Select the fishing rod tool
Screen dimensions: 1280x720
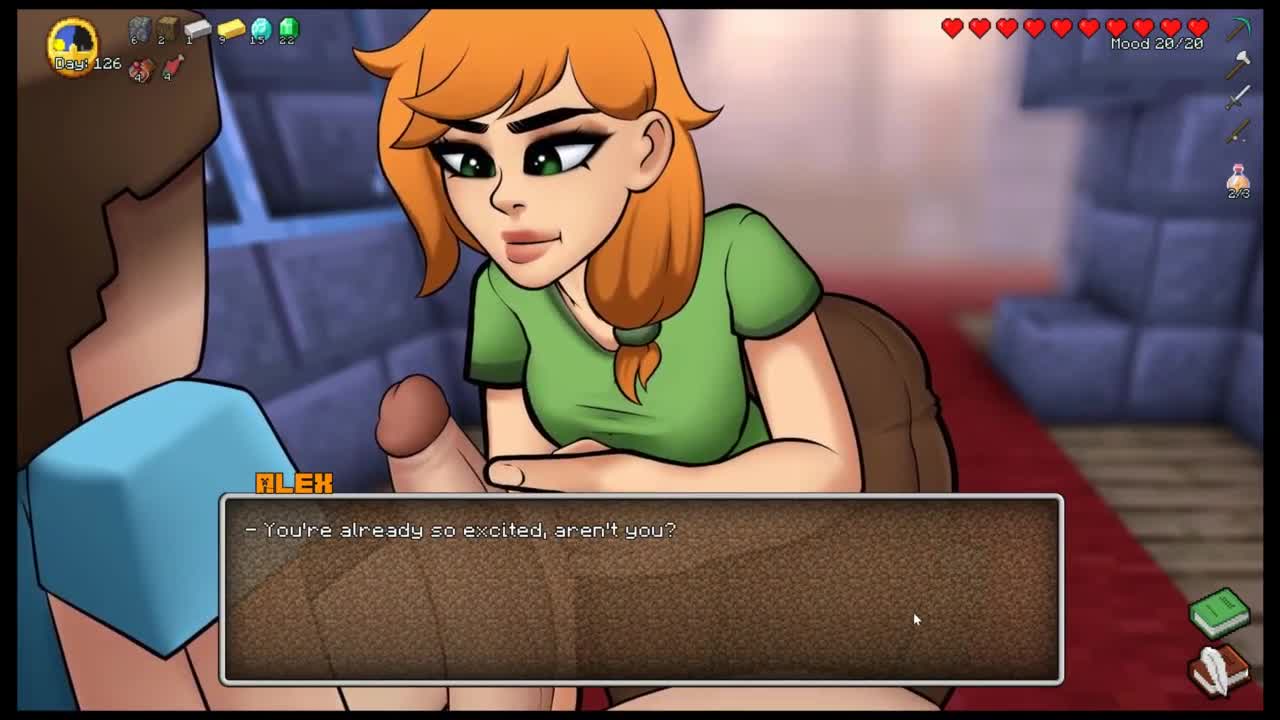[x=1239, y=130]
